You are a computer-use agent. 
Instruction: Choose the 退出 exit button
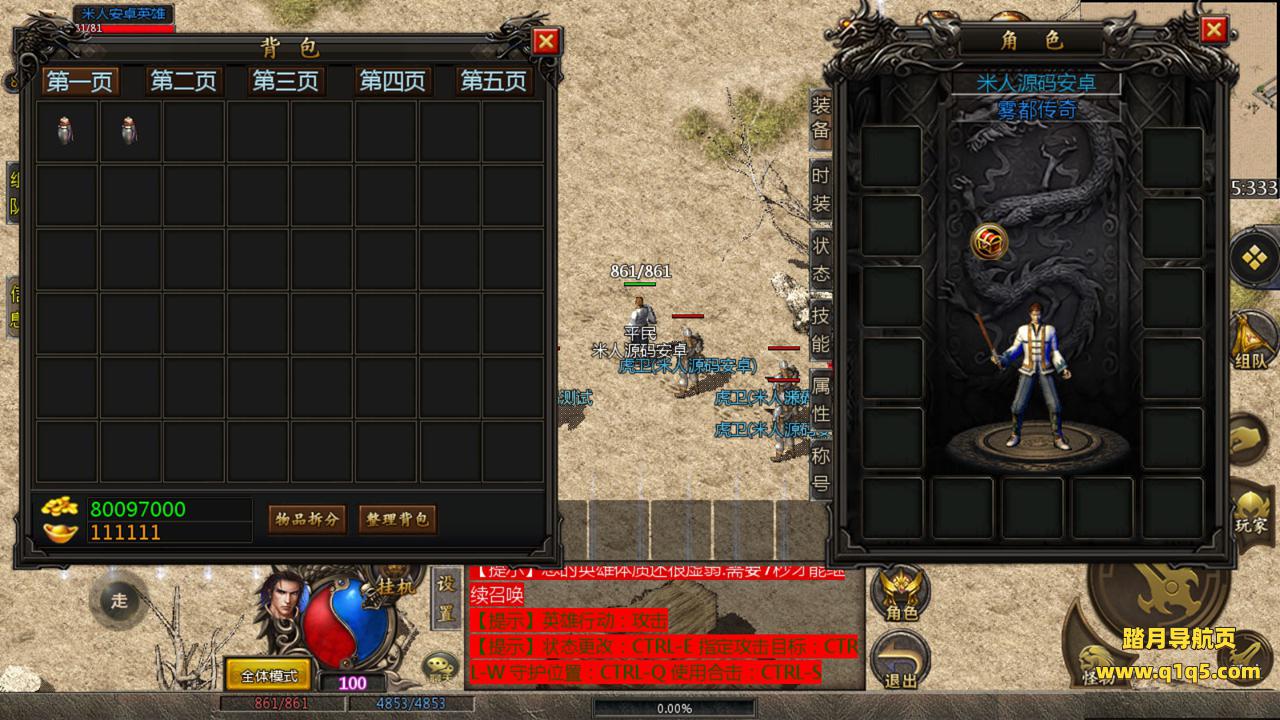tap(900, 662)
